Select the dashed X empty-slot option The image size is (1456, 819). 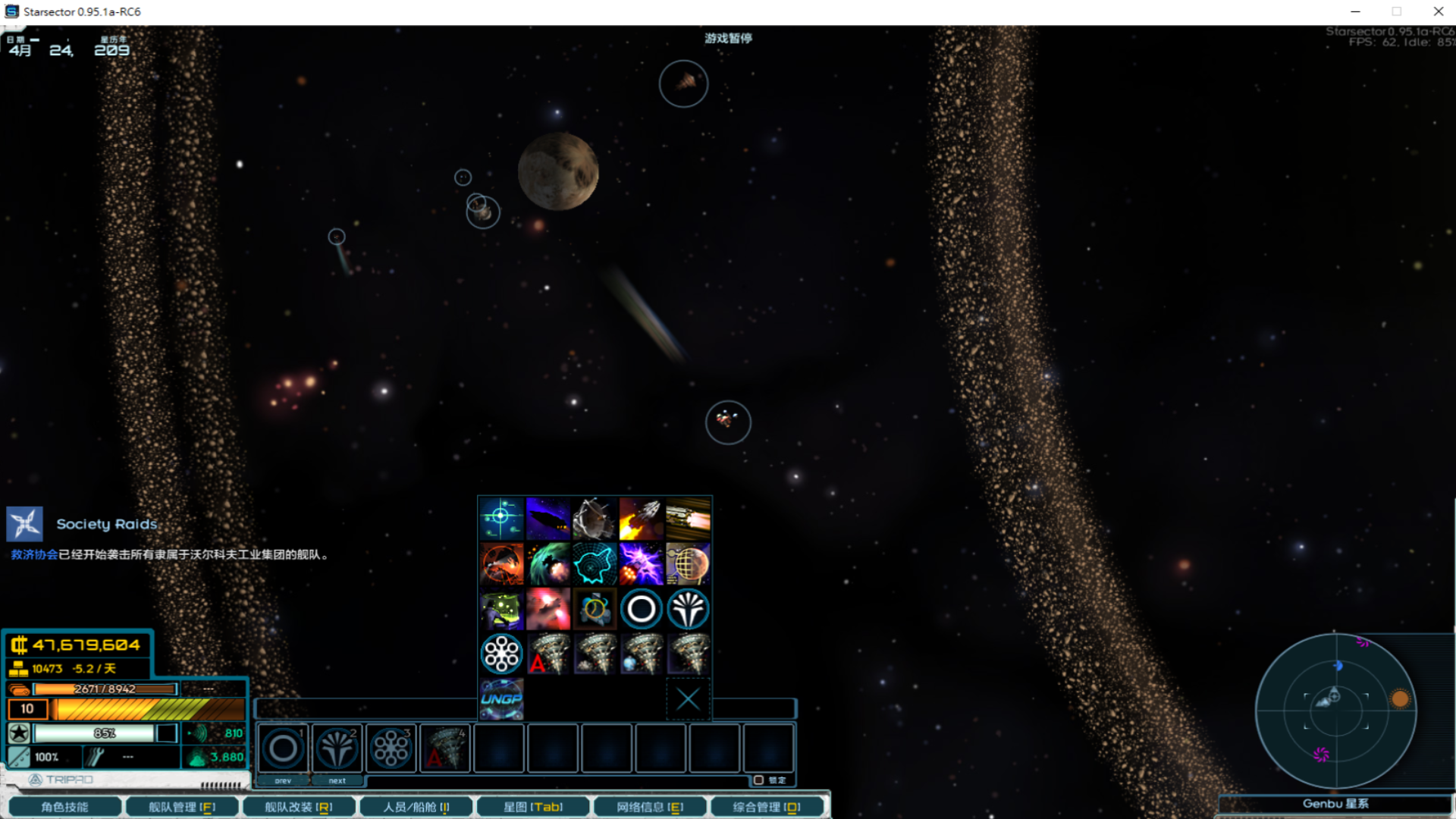(688, 698)
